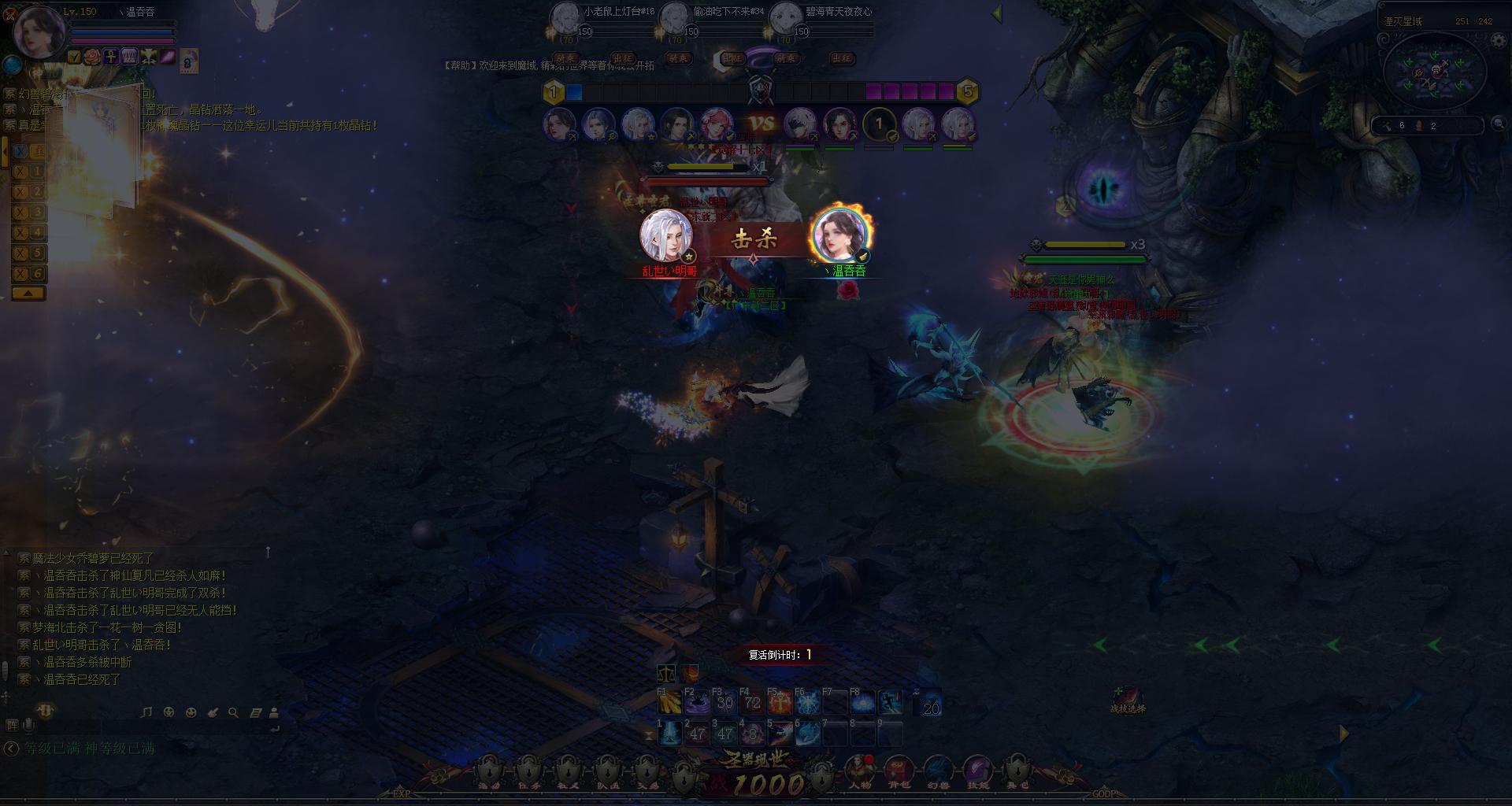
Task: Activate the slot 1 blue pillar skill
Action: click(x=670, y=734)
